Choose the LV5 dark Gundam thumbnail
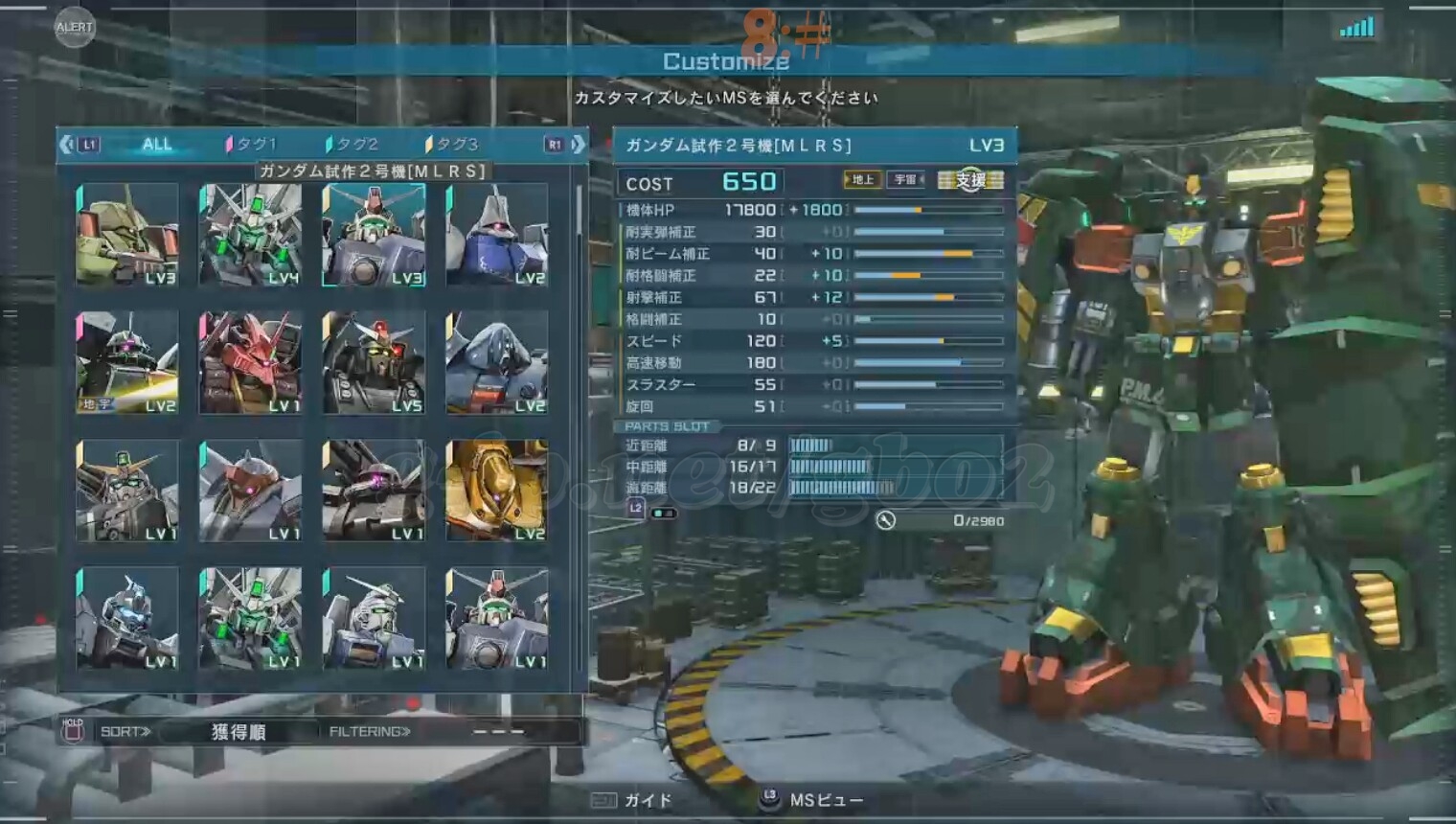The image size is (1456, 824). [x=374, y=362]
